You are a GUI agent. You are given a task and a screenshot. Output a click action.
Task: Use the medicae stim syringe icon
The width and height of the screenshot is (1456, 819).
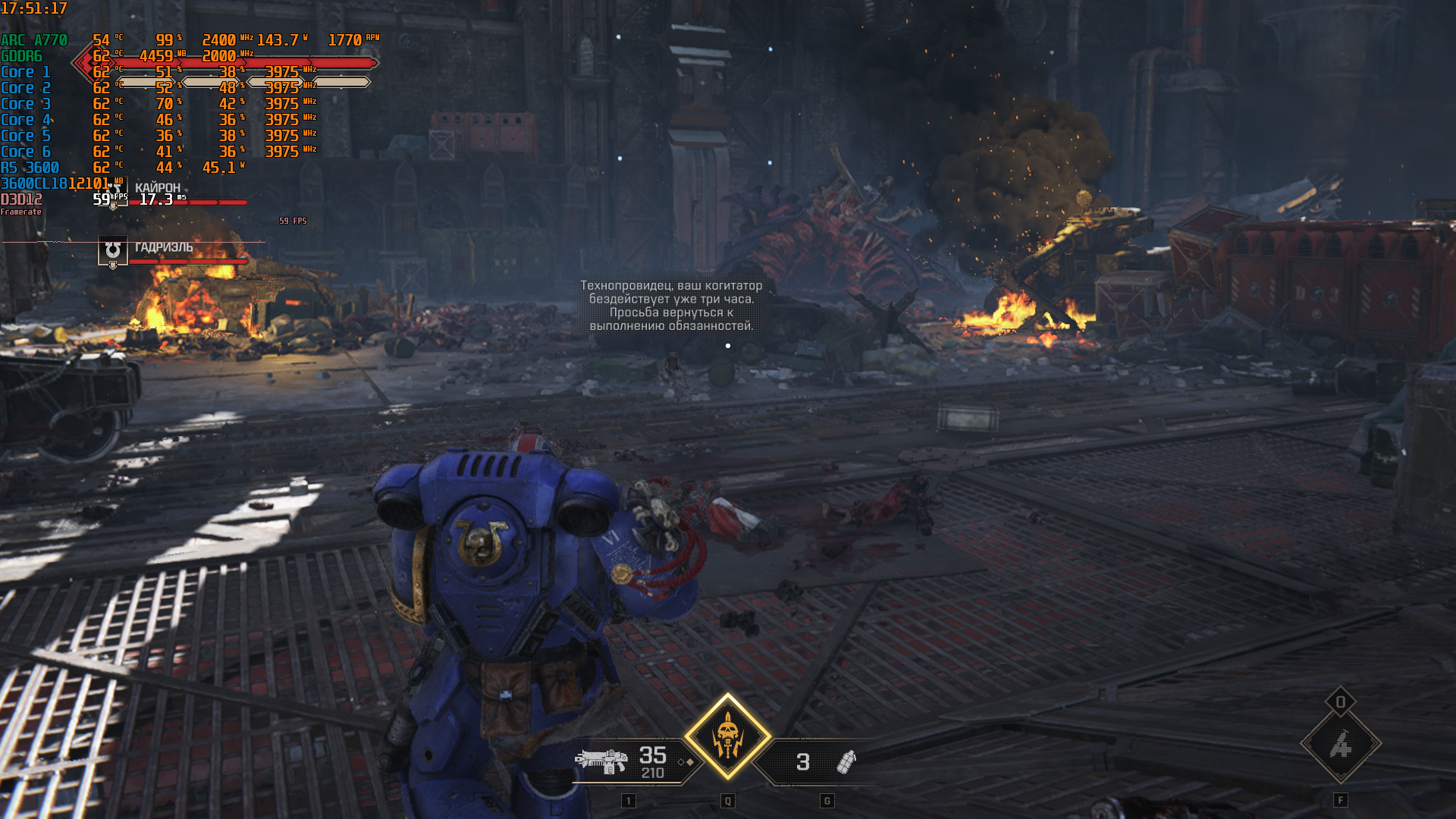tap(1341, 745)
